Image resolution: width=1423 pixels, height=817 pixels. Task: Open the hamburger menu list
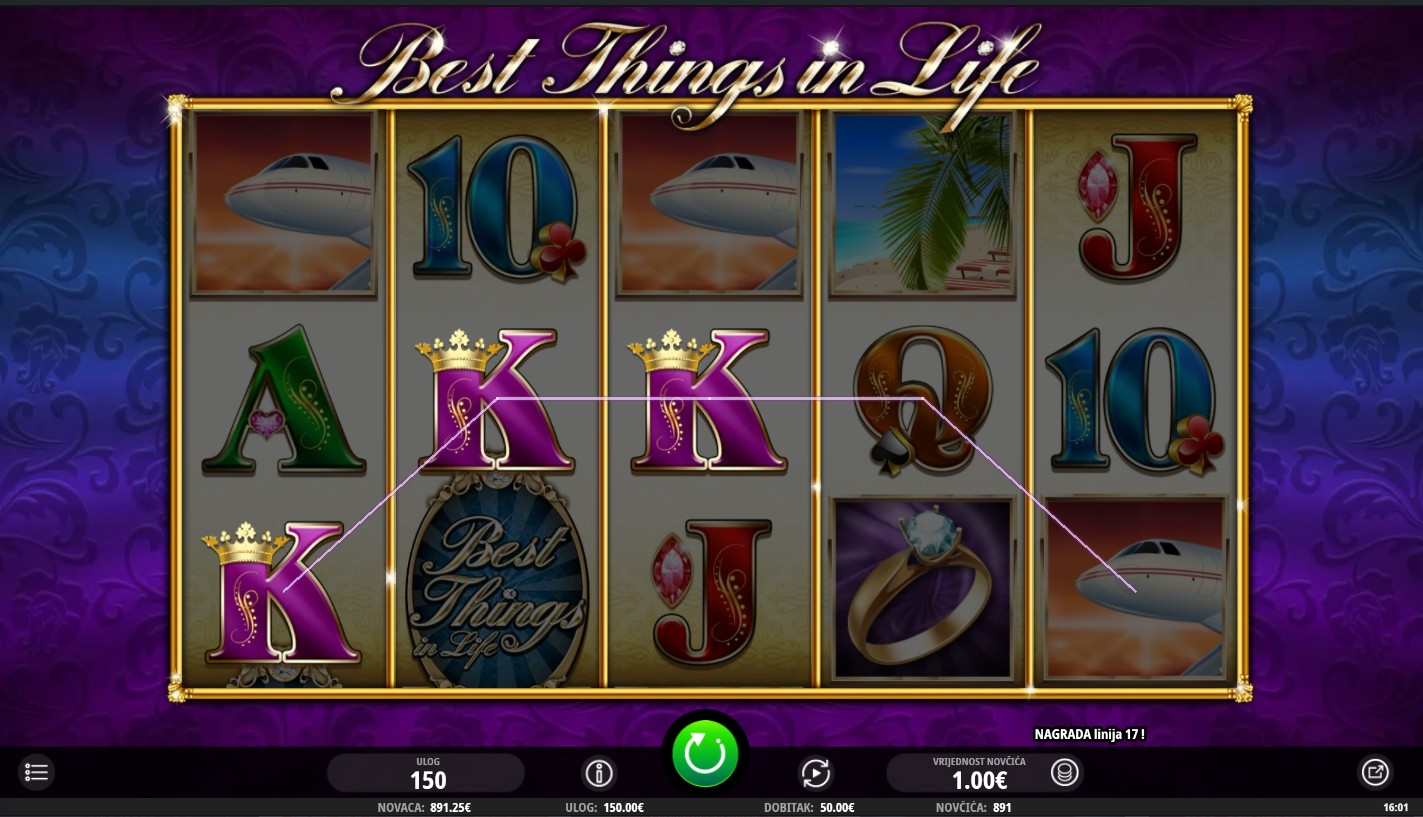click(x=36, y=772)
